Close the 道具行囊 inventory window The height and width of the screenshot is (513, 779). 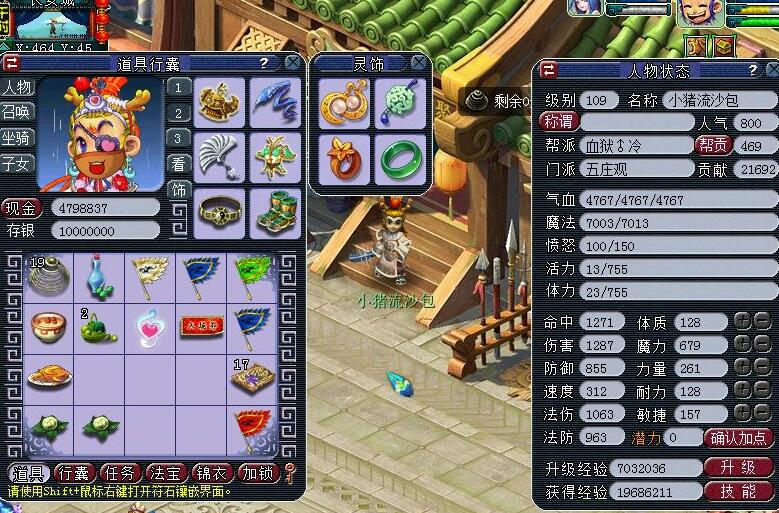293,63
